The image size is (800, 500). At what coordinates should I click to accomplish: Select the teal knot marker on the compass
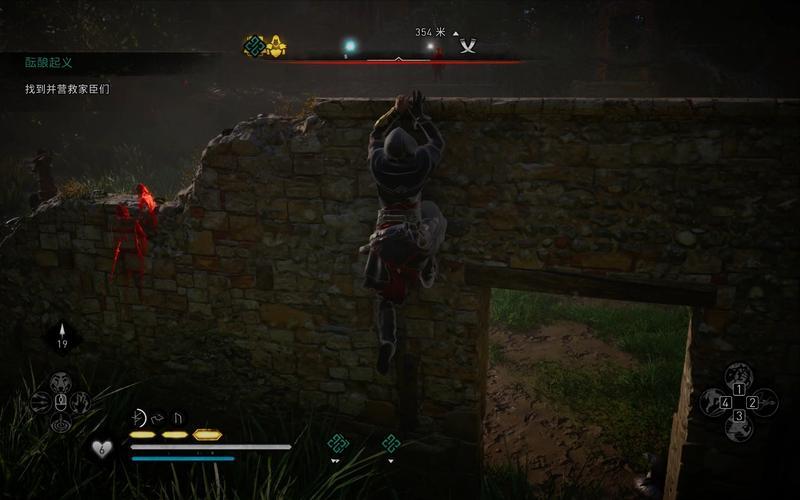(255, 46)
